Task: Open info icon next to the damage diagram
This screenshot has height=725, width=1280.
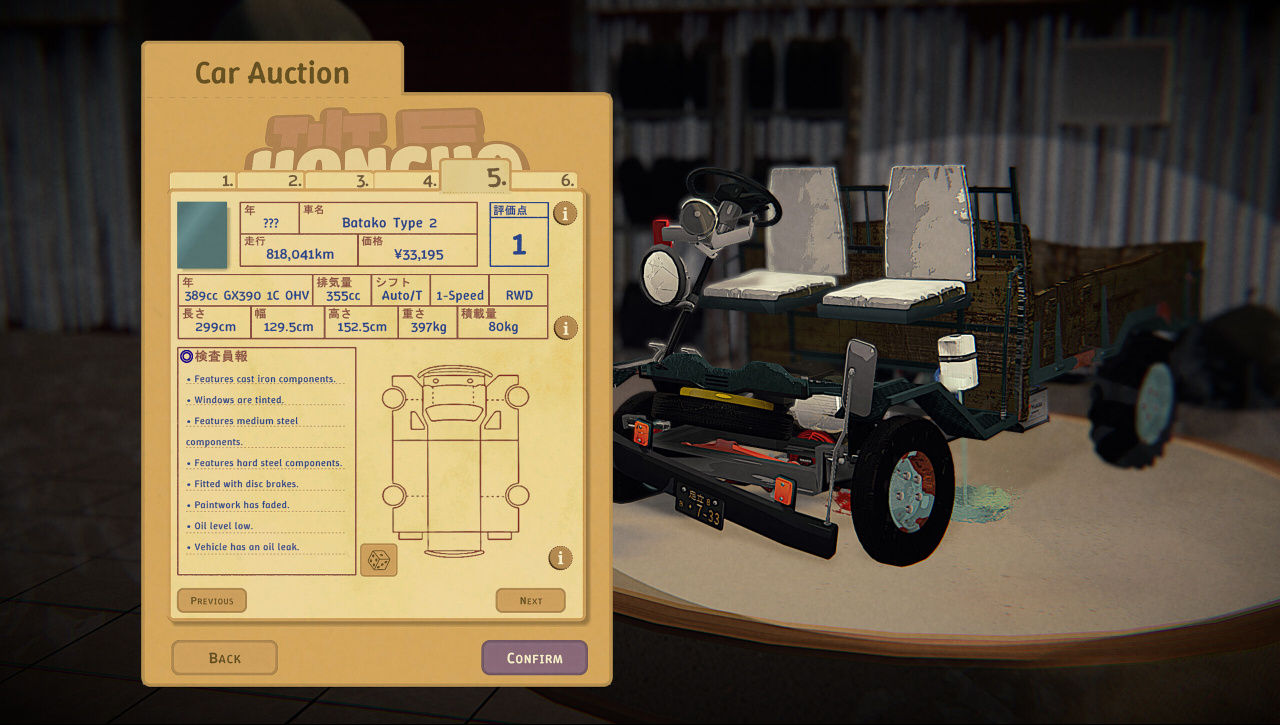Action: tap(560, 558)
